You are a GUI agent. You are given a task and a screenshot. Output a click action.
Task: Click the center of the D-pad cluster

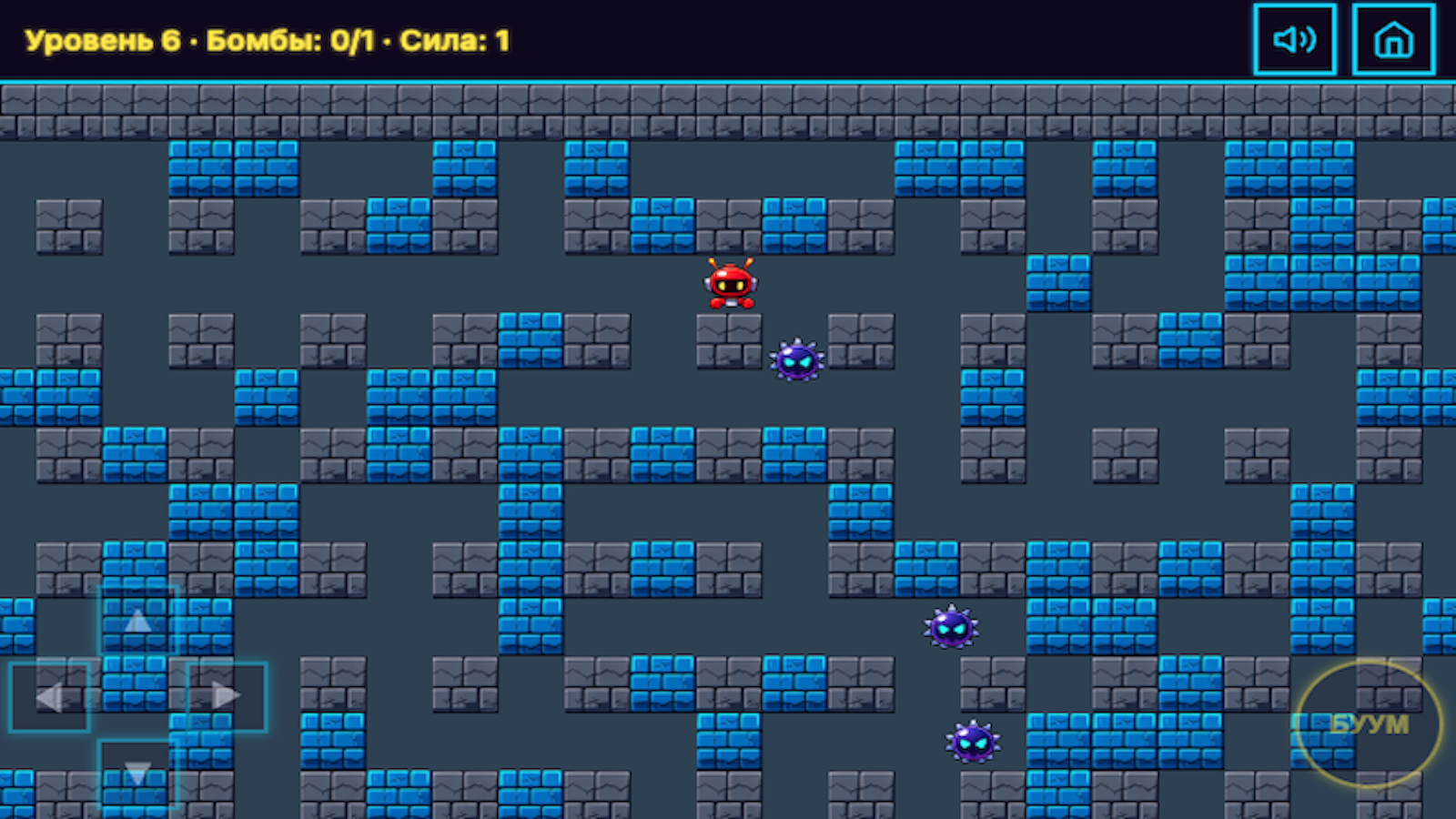136,696
